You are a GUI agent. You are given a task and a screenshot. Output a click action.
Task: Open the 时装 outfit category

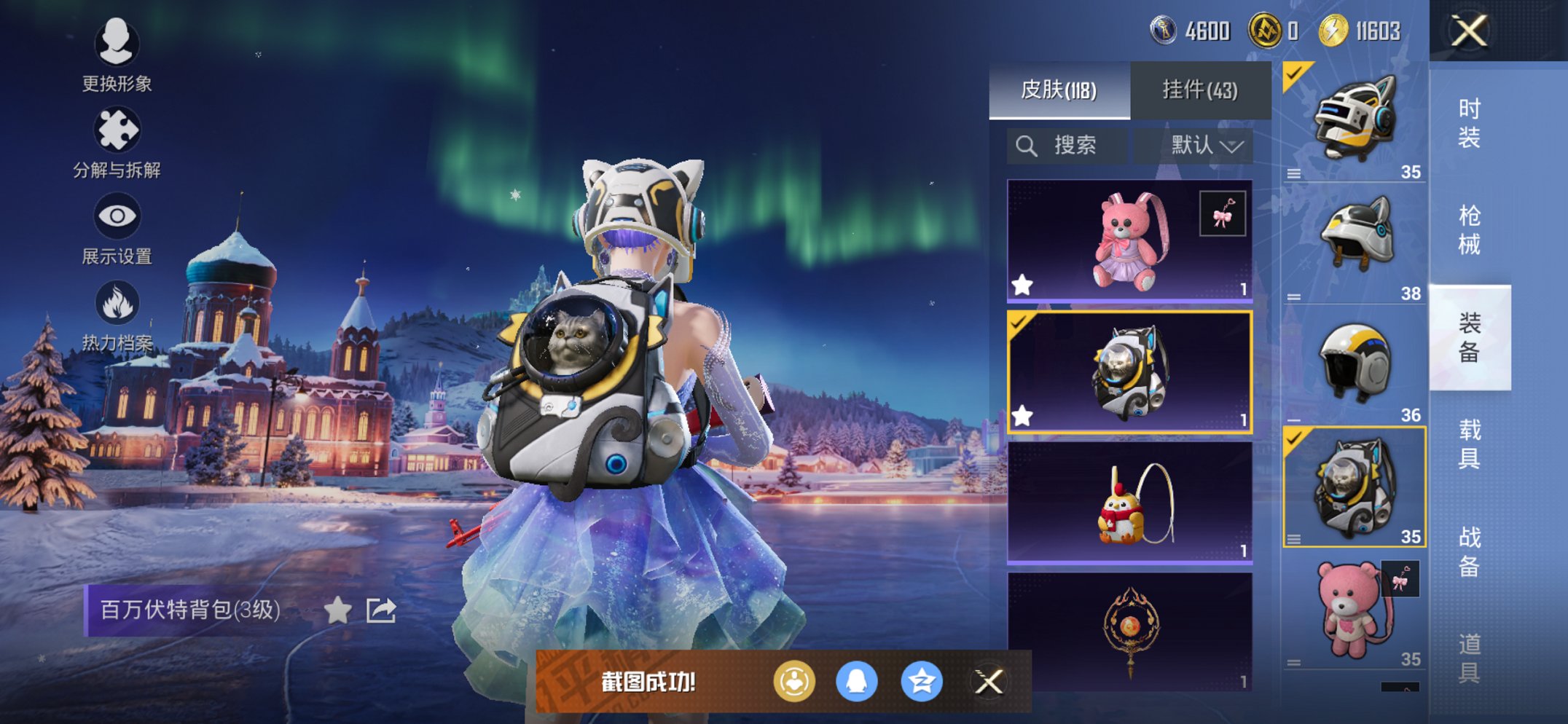click(x=1469, y=123)
